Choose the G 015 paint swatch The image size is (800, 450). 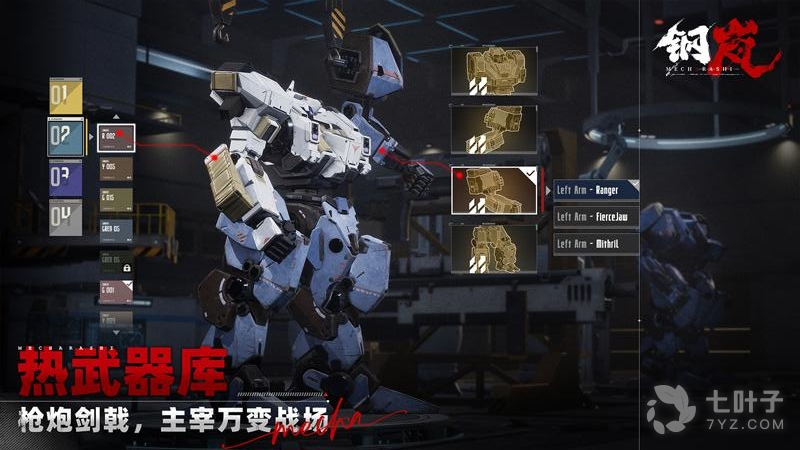pyautogui.click(x=115, y=198)
